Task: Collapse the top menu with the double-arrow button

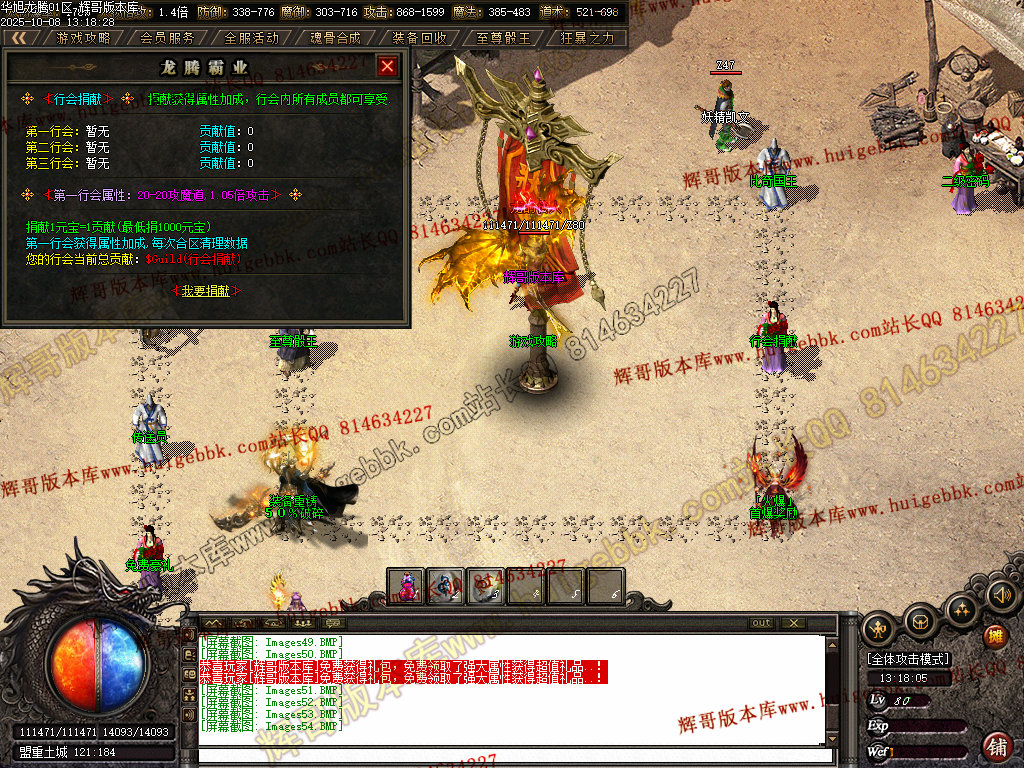Action: coord(20,38)
